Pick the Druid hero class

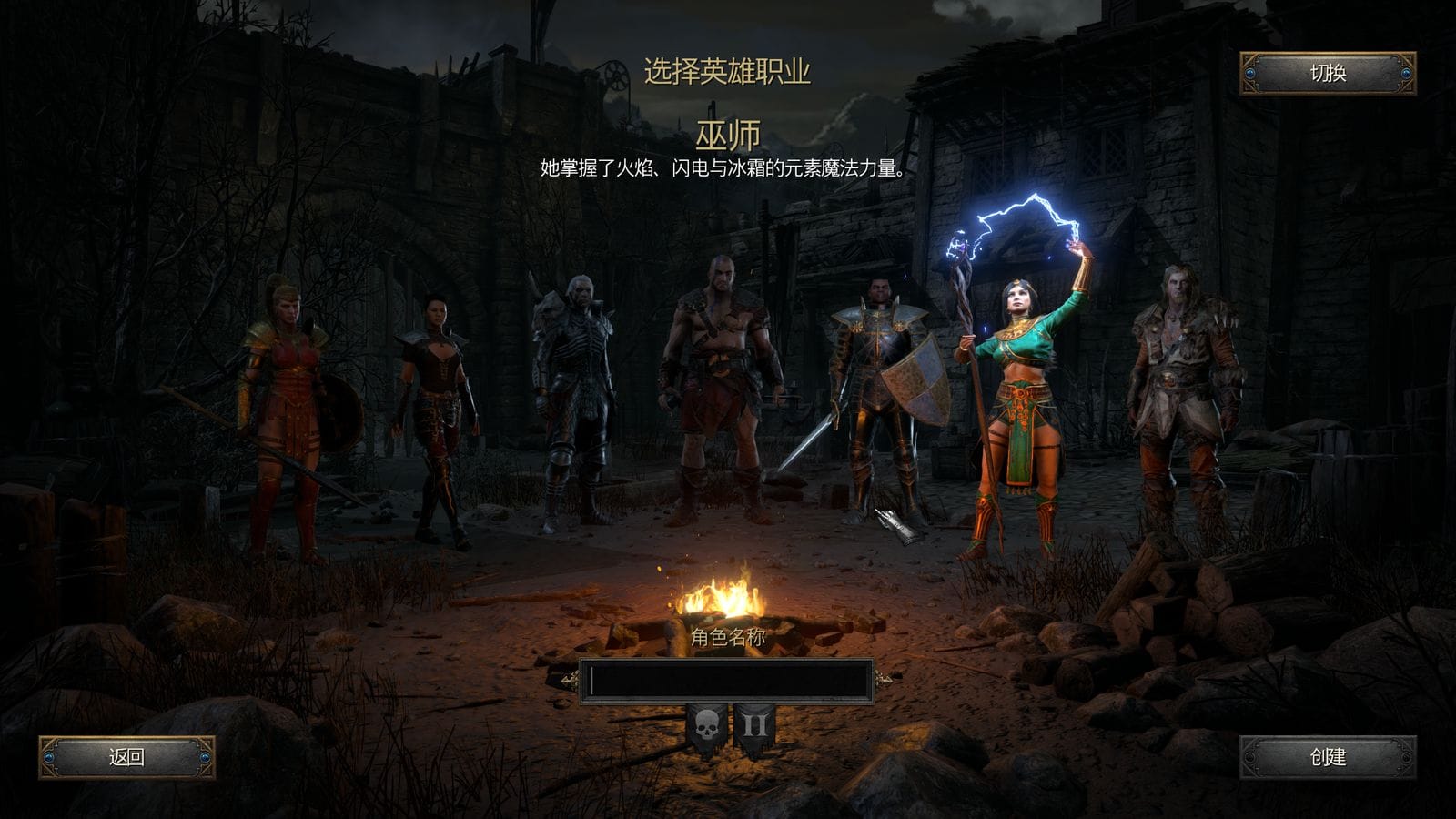tap(1181, 391)
